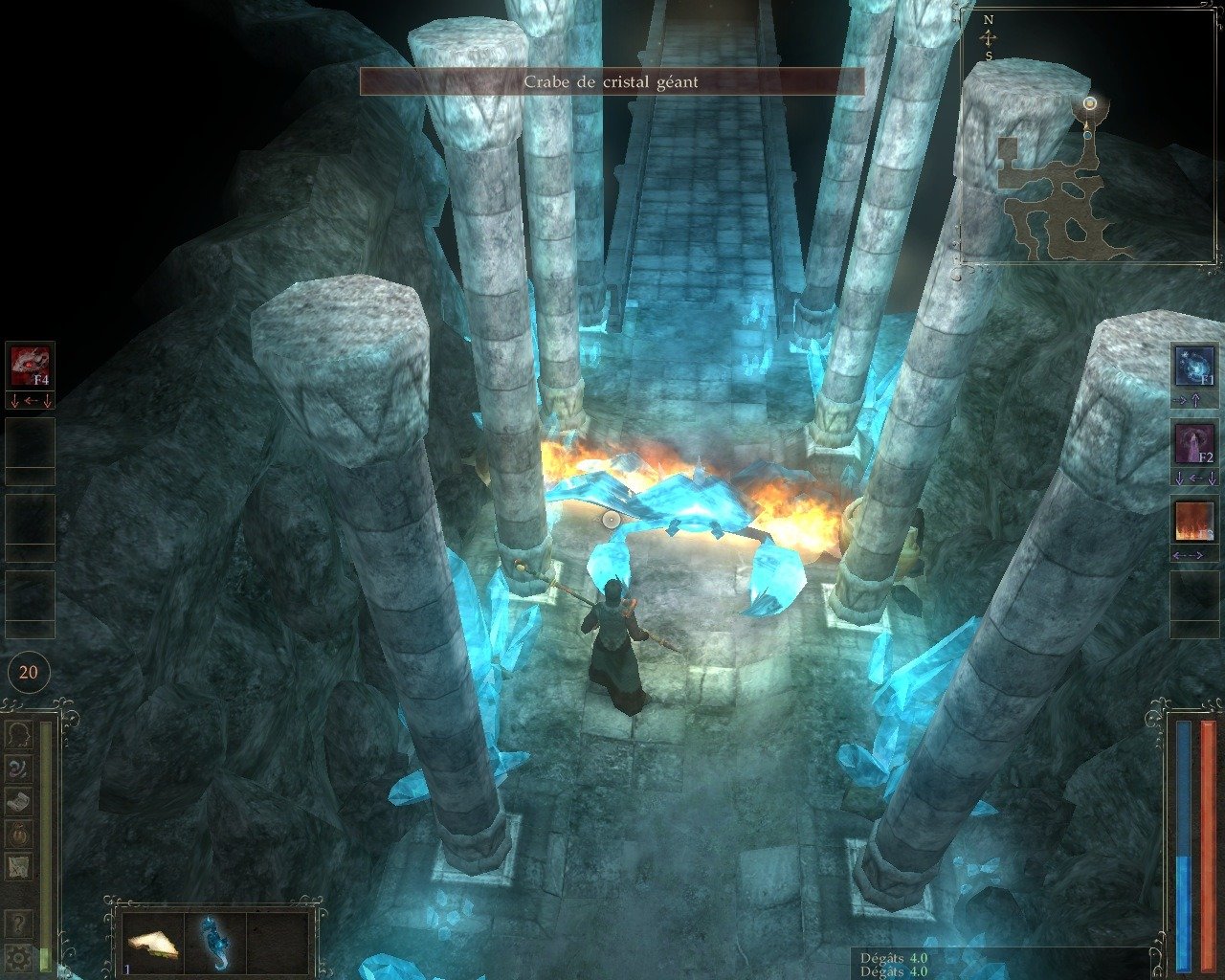Open the world map parchment icon

coord(19,867)
